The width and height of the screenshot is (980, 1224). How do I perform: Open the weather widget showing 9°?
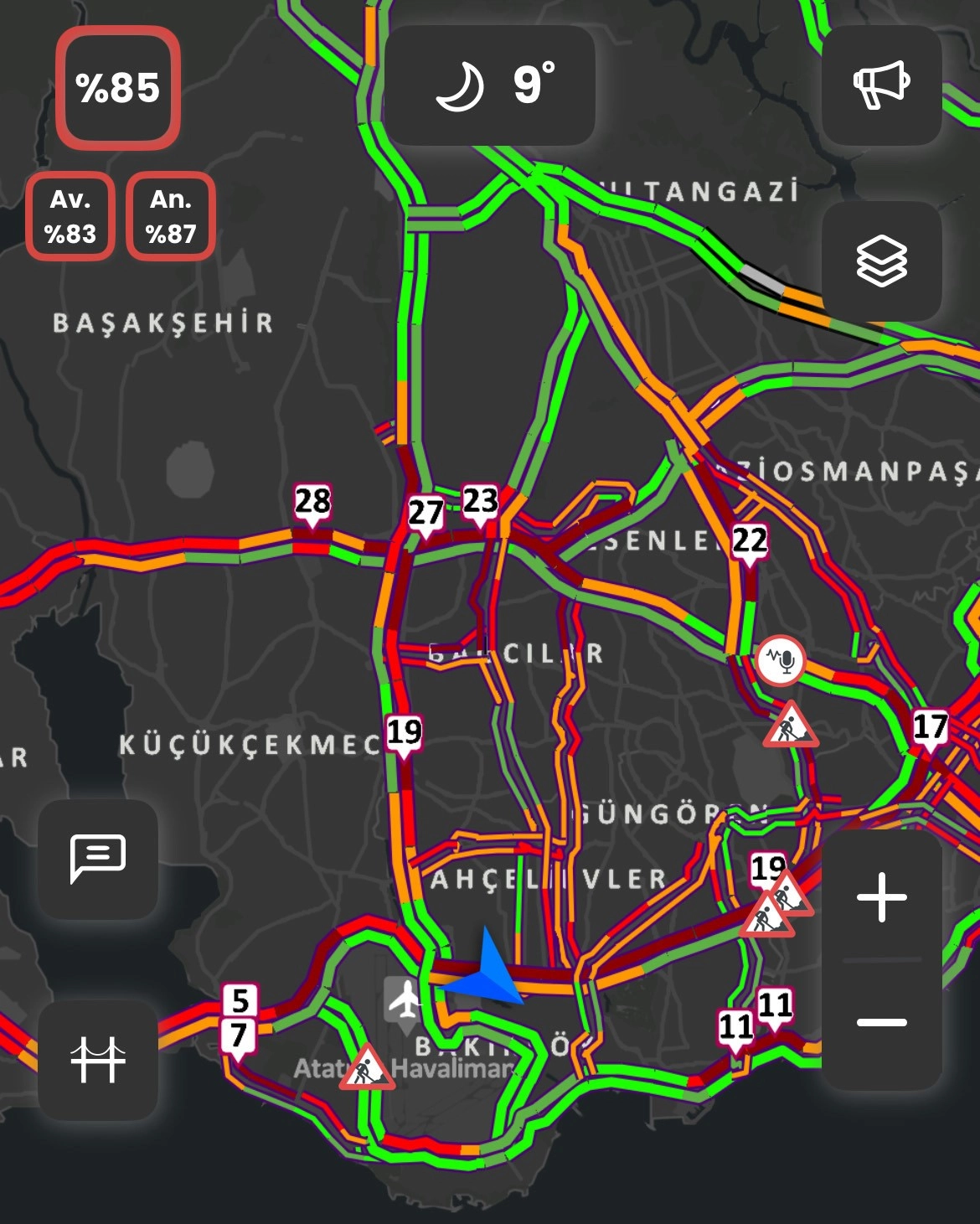click(x=490, y=85)
